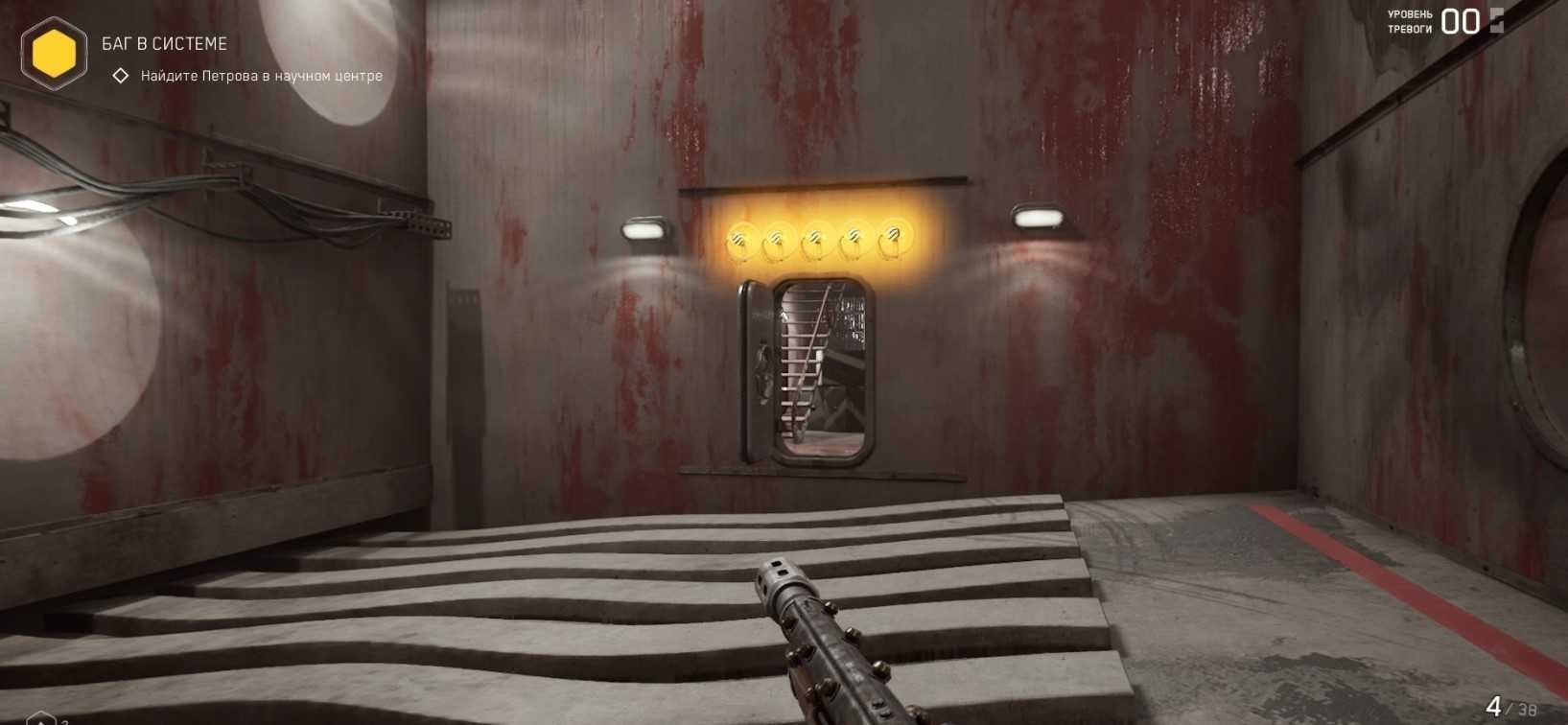Select the quest title БАГ В СИСТЕМЕ
Image resolution: width=1568 pixels, height=725 pixels.
(164, 44)
